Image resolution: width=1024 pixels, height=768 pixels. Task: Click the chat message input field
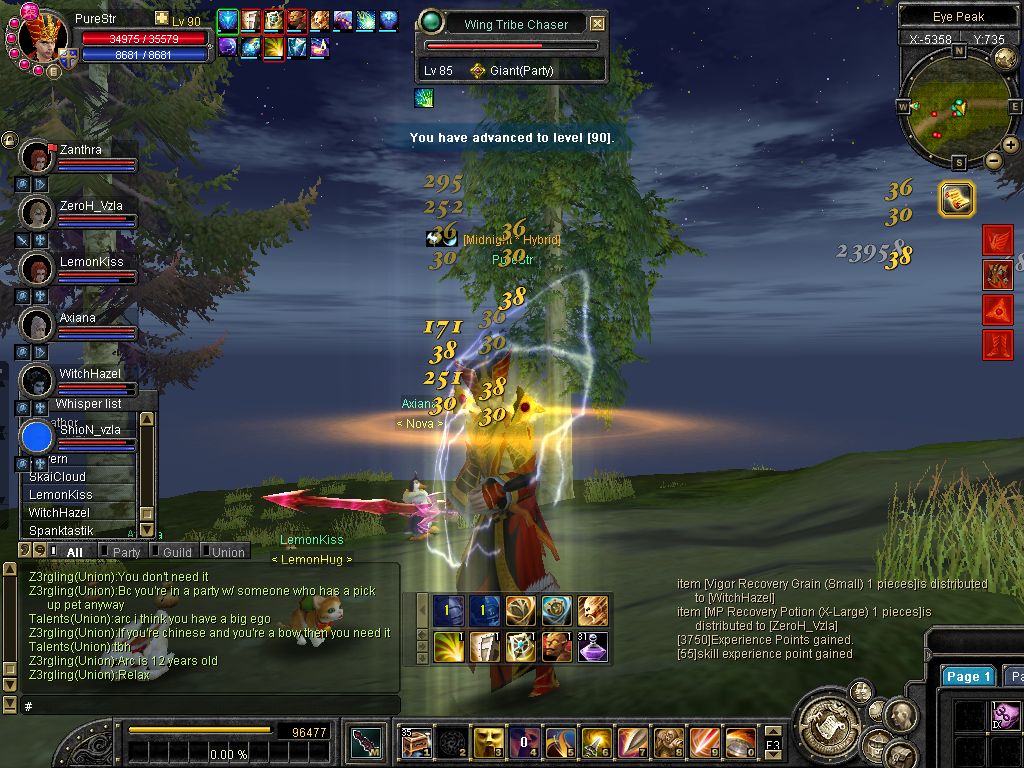tap(210, 706)
